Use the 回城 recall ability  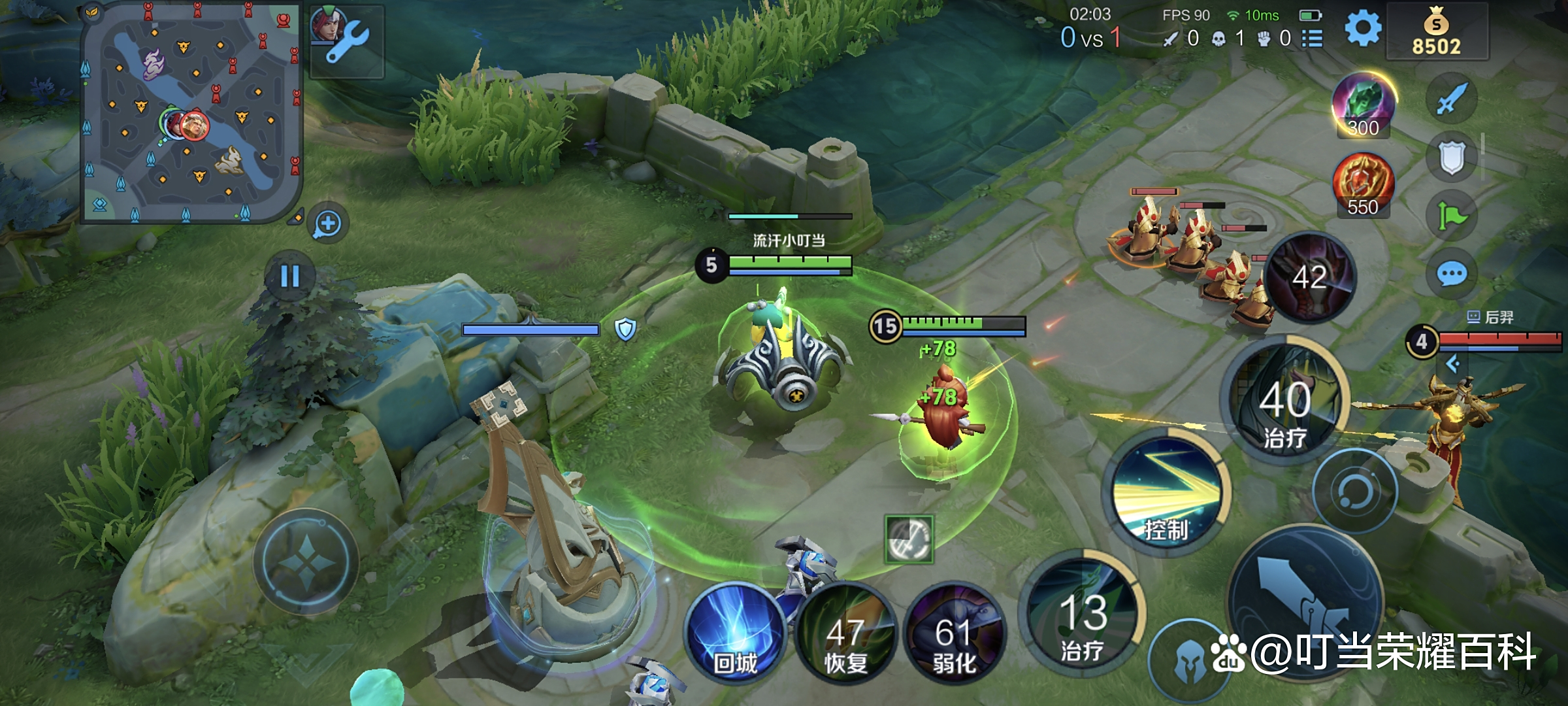(736, 633)
